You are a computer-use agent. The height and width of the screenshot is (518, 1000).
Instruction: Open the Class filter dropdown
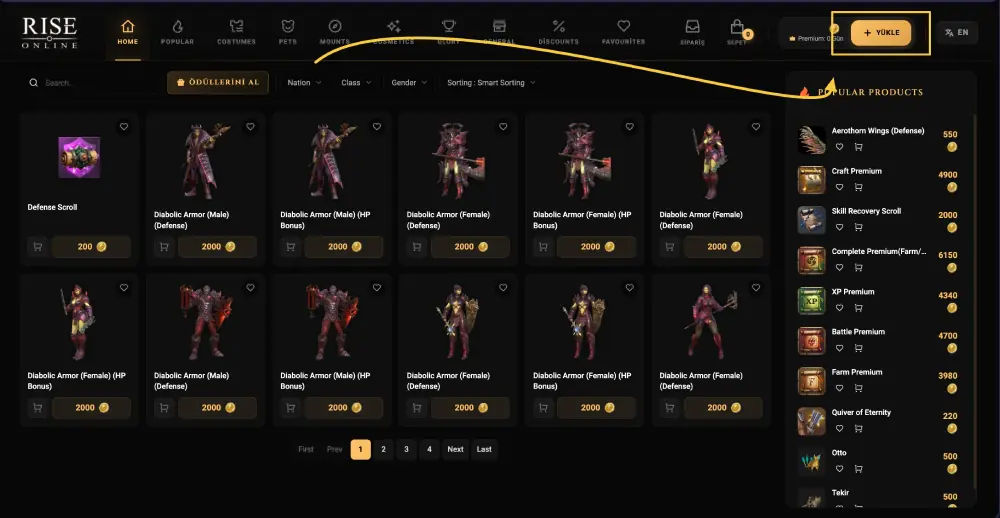tap(356, 83)
